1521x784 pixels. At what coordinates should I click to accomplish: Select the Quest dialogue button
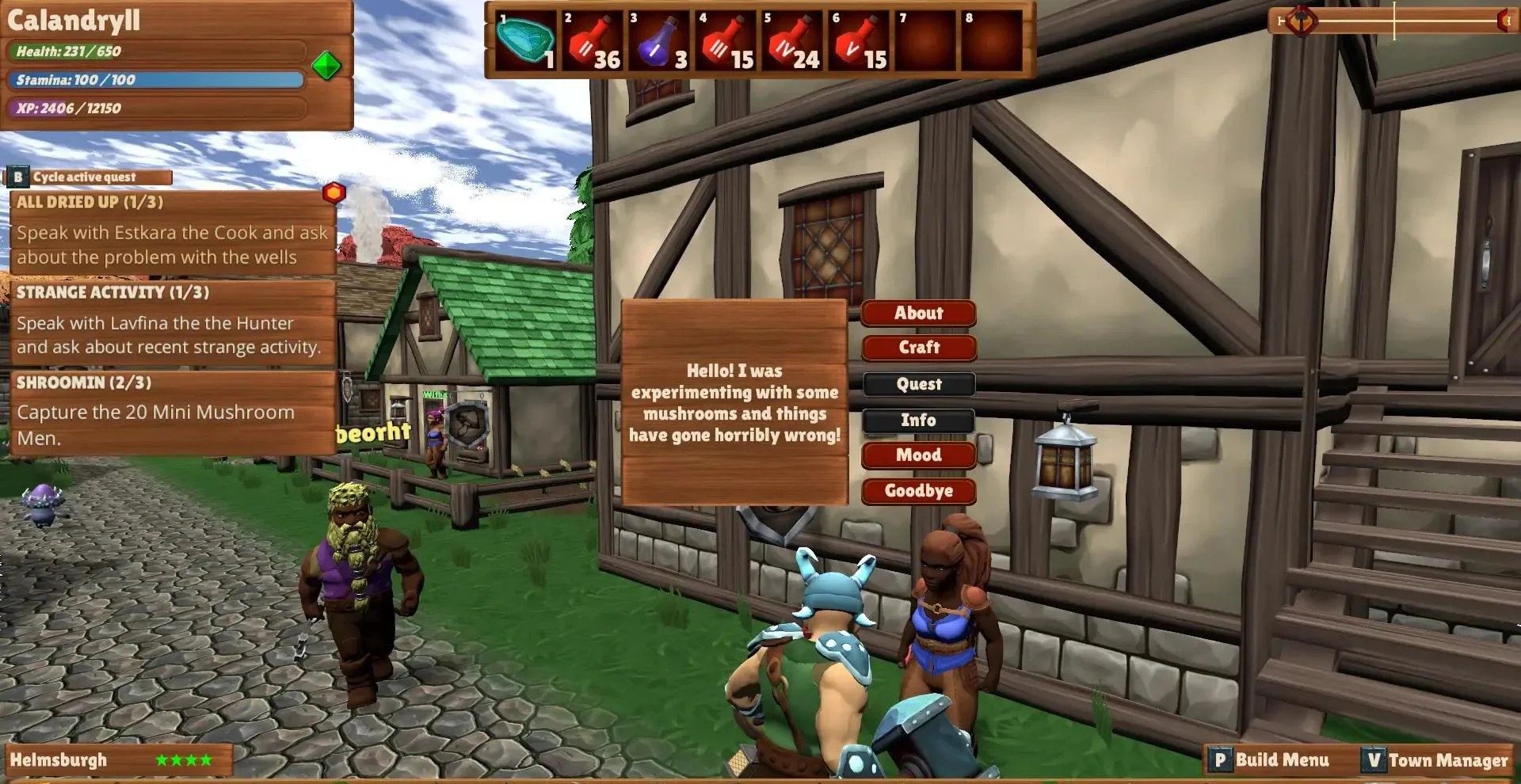(x=918, y=384)
